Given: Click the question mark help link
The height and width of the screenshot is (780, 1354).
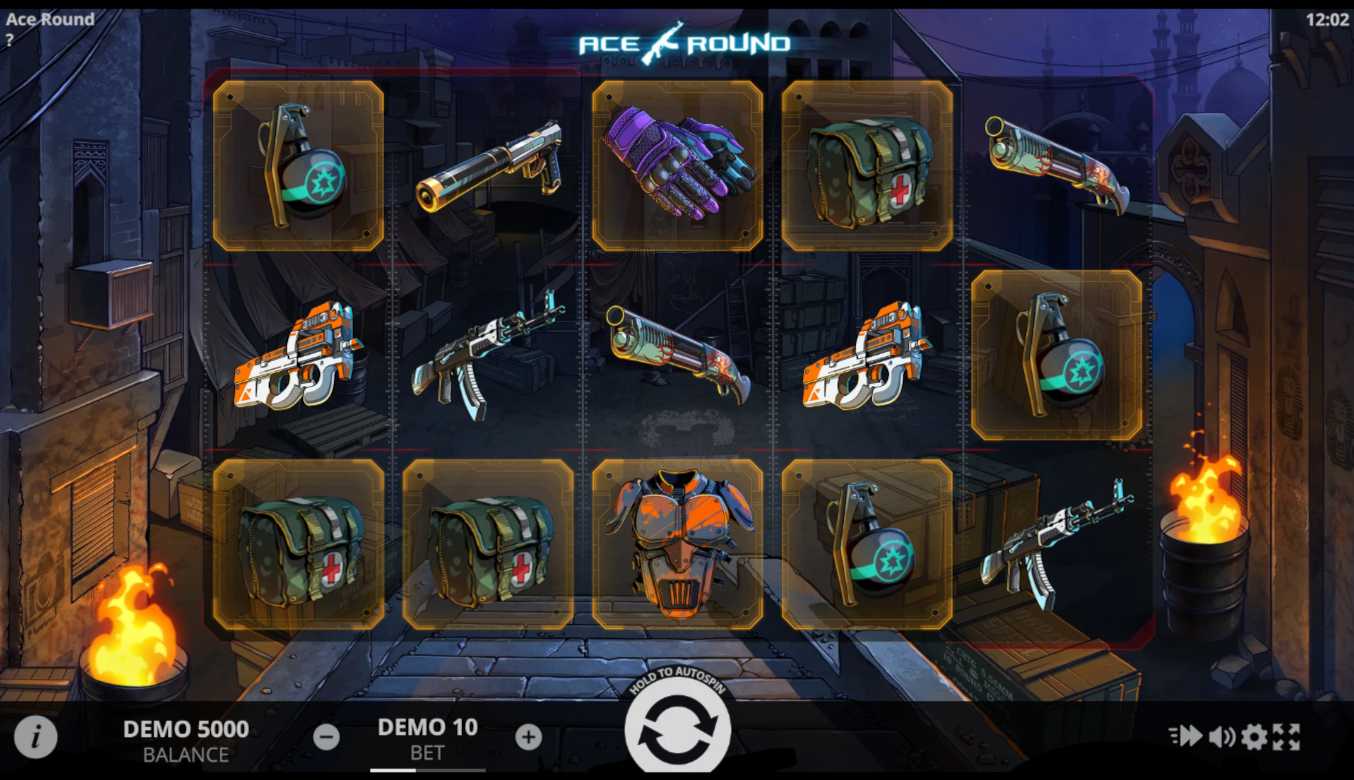Looking at the screenshot, I should [9, 40].
